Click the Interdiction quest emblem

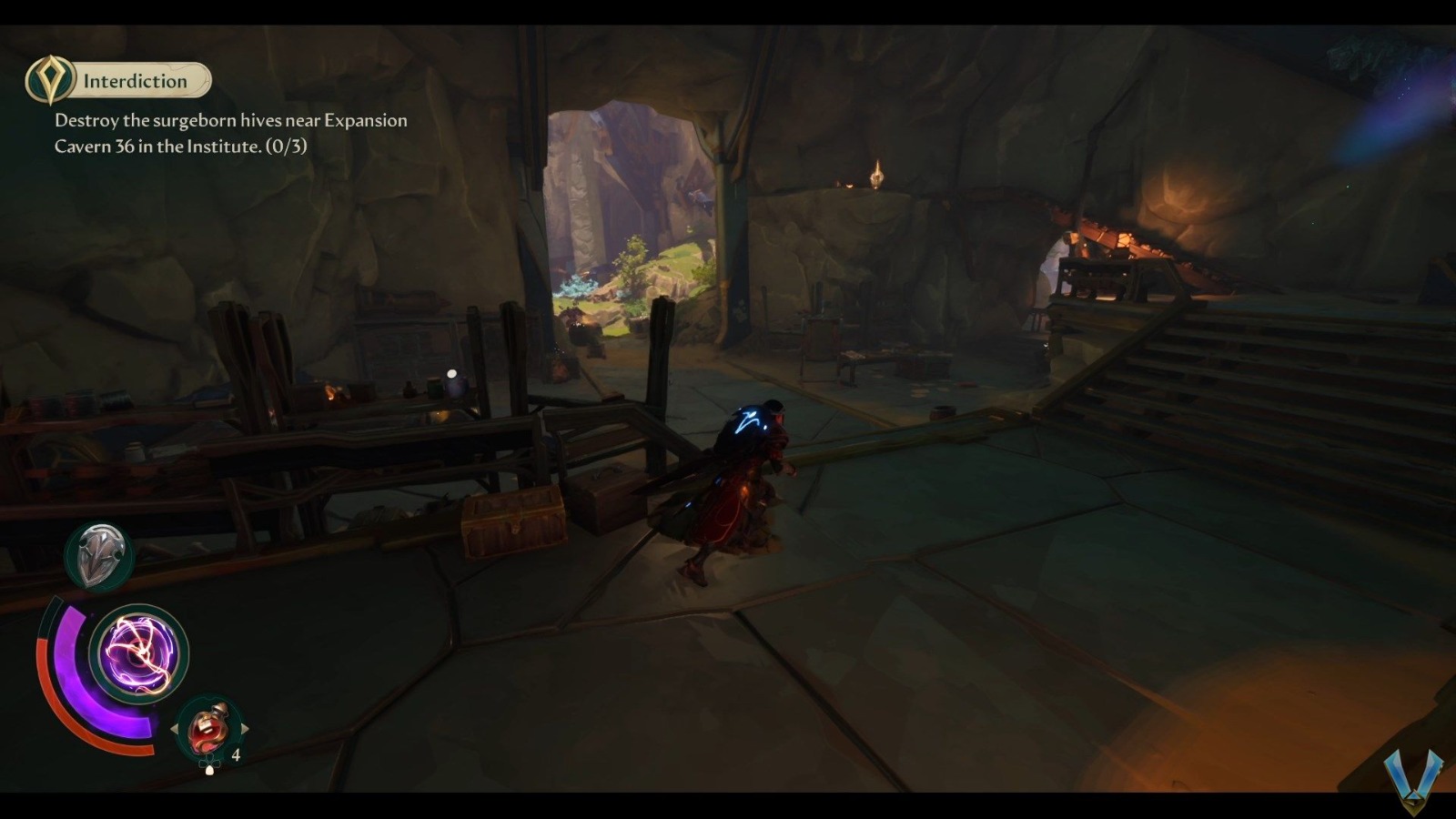tap(52, 80)
